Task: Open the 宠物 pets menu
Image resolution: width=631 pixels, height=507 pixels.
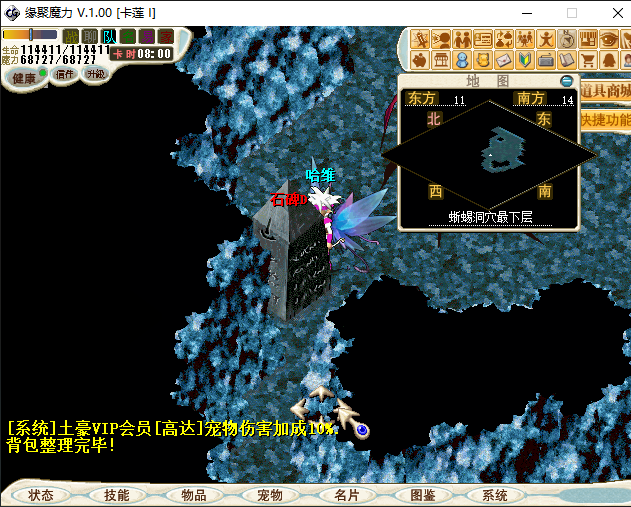Action: pyautogui.click(x=270, y=495)
